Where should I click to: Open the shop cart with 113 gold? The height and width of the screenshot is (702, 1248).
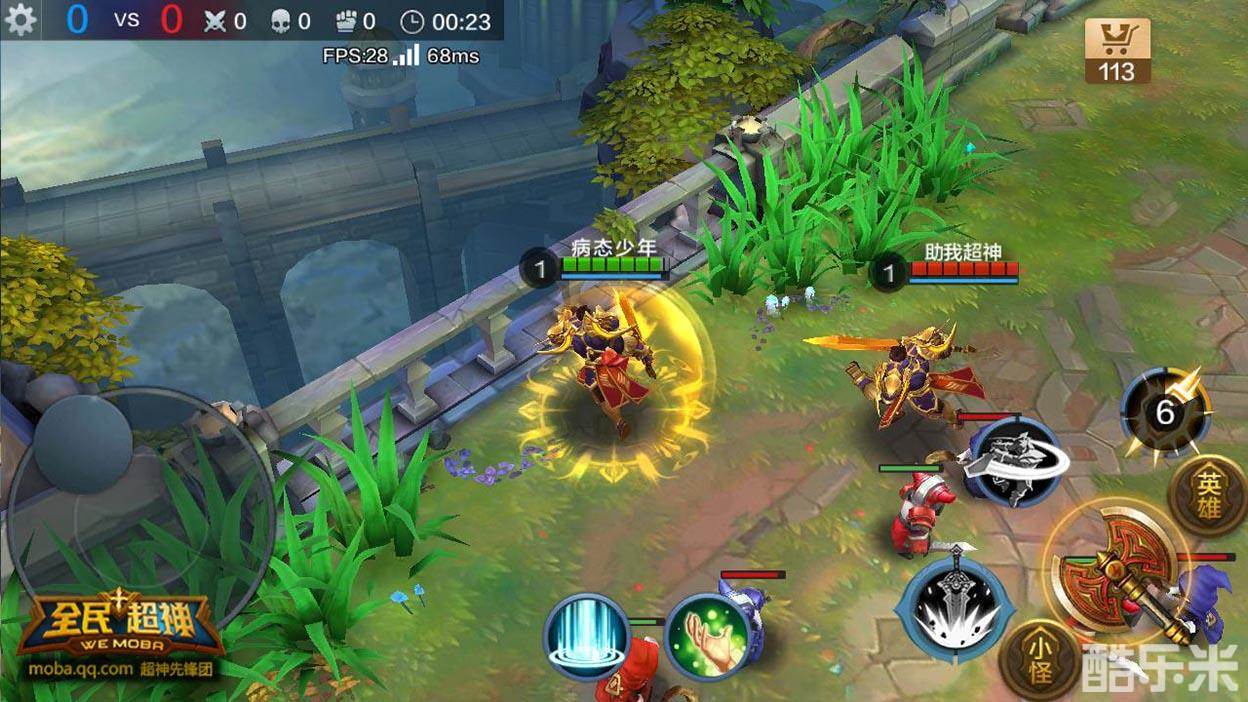click(1117, 52)
